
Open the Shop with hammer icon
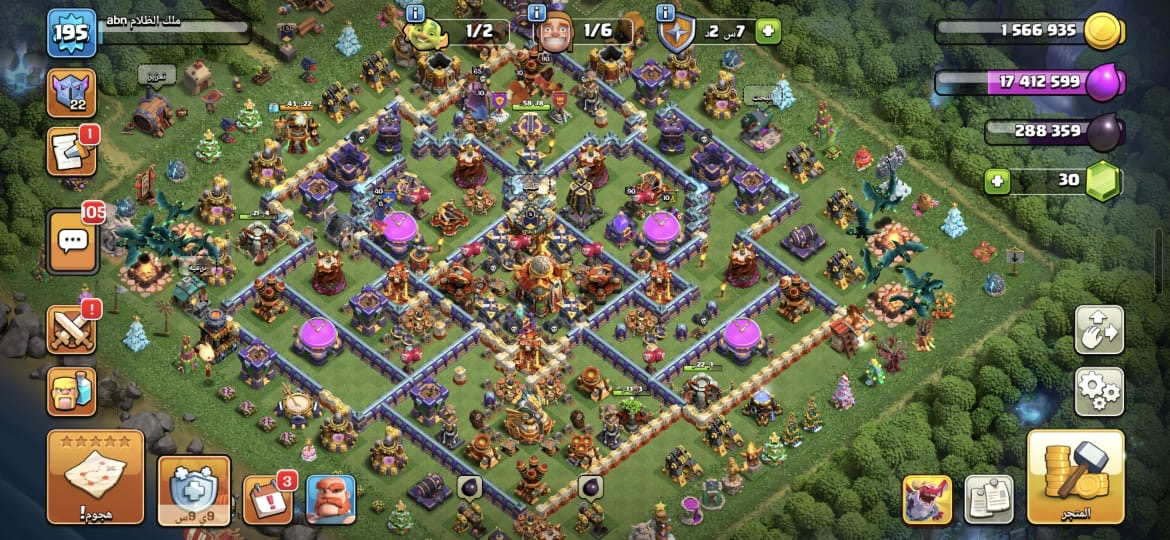[x=1075, y=478]
